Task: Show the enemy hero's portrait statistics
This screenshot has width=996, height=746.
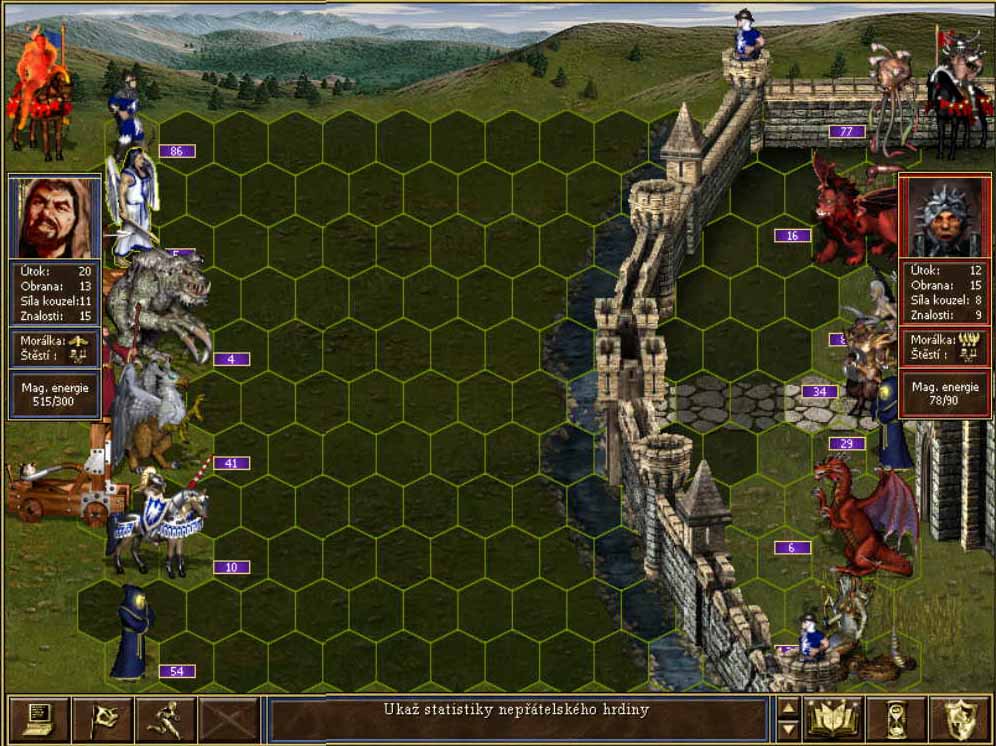Action: point(941,219)
